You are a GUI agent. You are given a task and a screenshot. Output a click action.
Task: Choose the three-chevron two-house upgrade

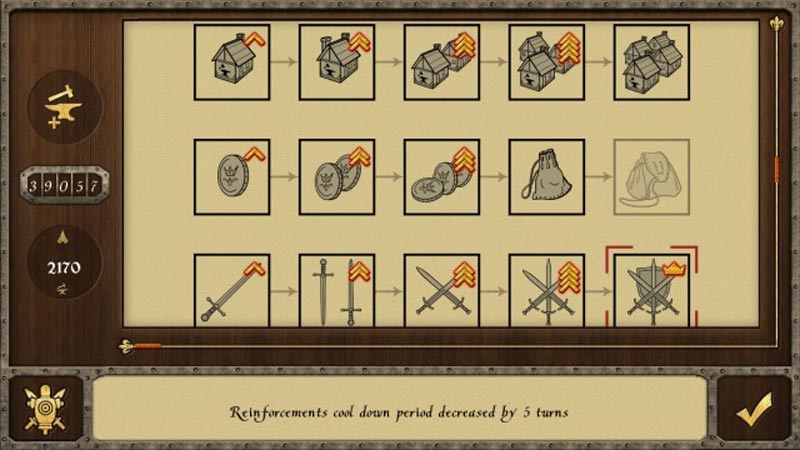coord(442,62)
